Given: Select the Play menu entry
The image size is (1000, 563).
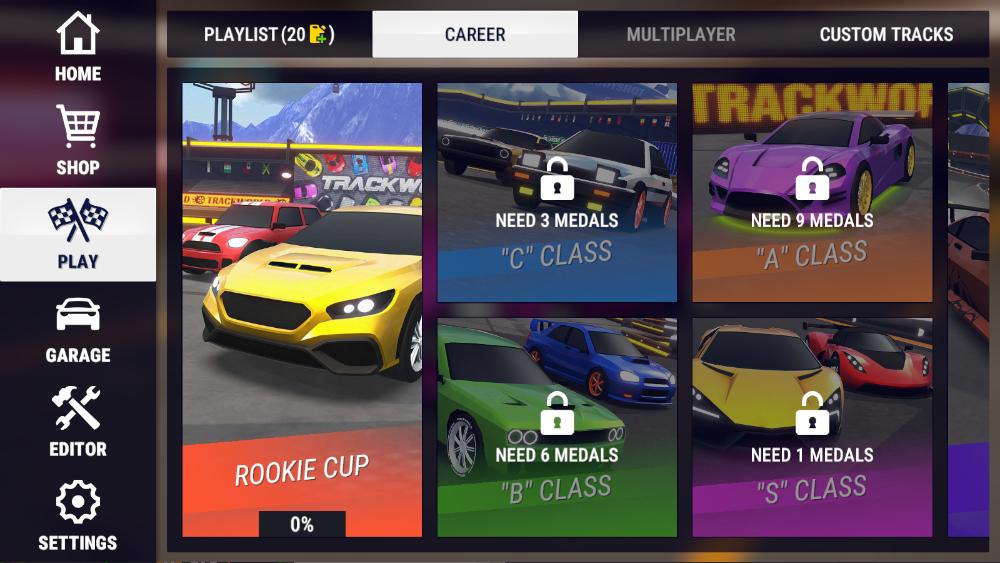Looking at the screenshot, I should (78, 235).
